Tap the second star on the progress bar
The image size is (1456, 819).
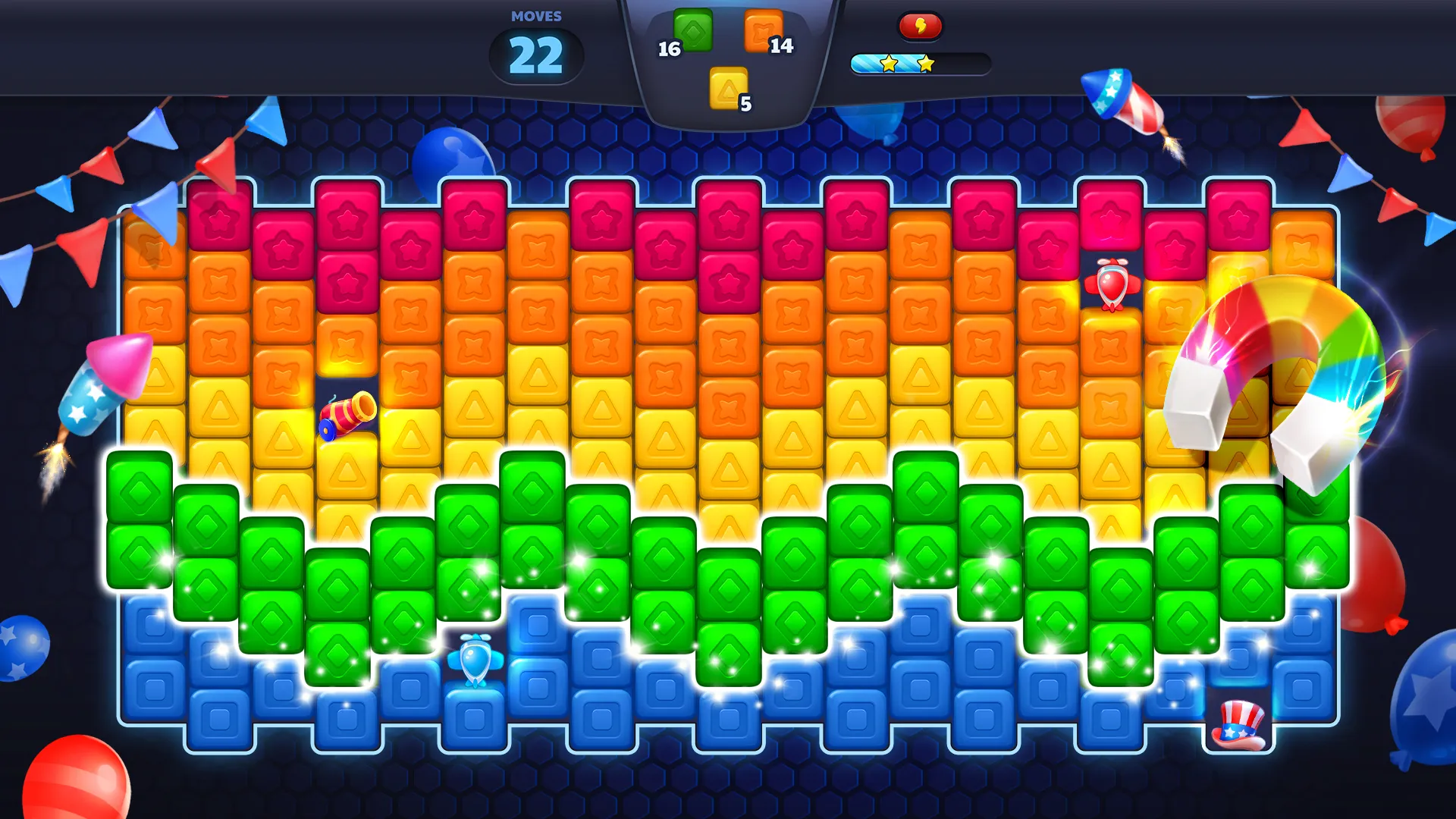point(926,63)
